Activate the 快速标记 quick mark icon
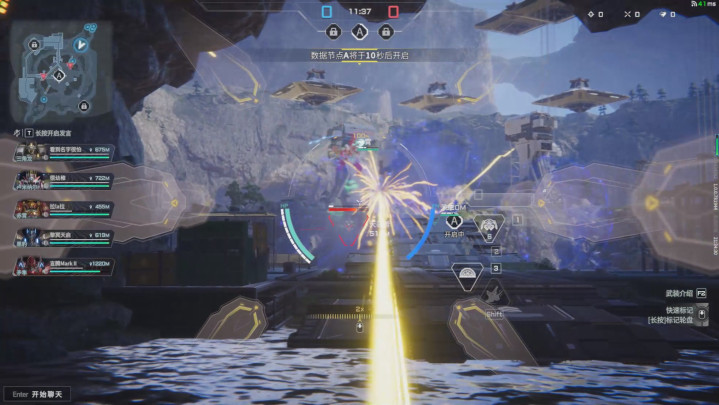This screenshot has height=405, width=719. coord(703,314)
